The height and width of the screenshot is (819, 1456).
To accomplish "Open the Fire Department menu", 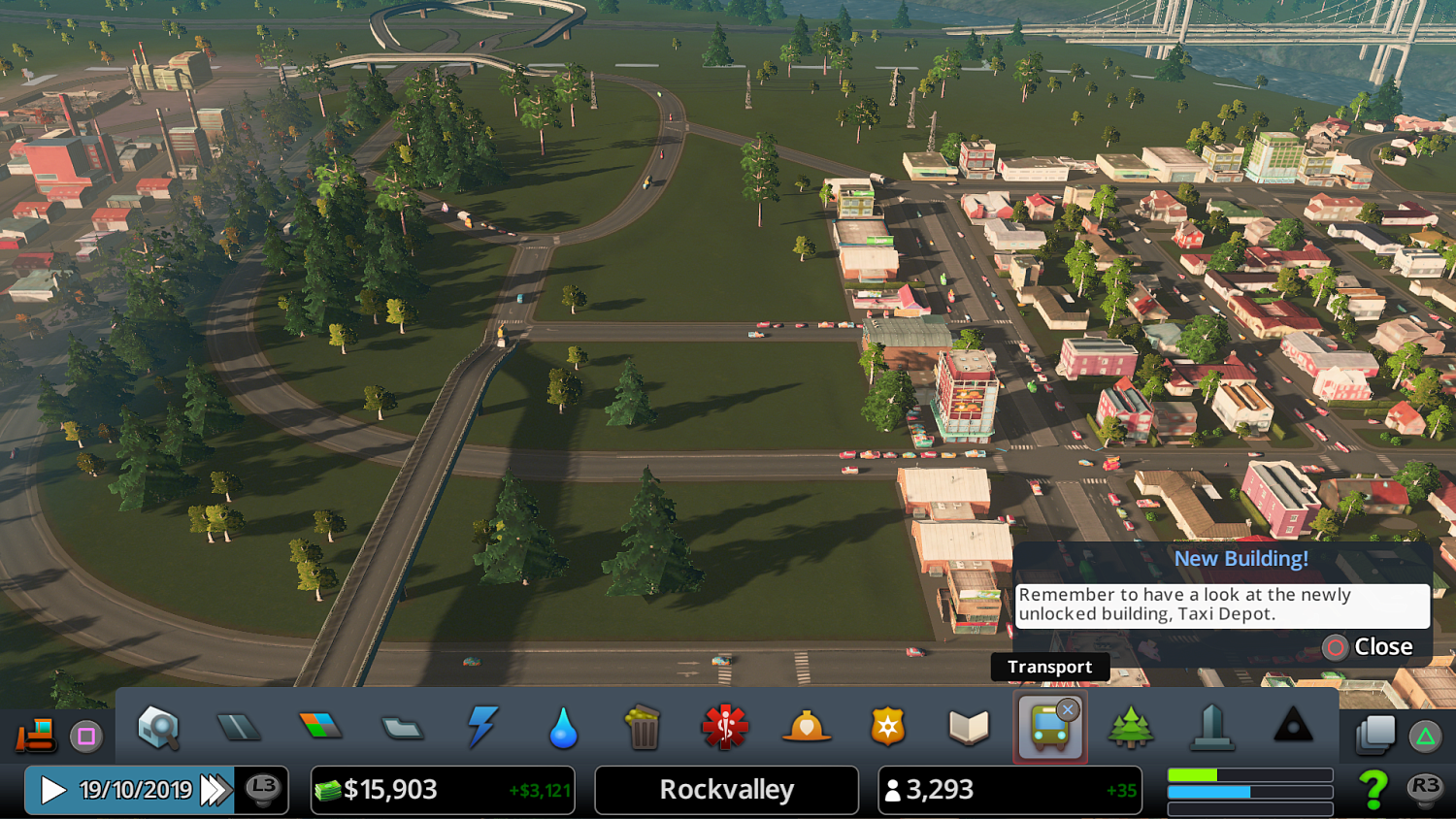I will pyautogui.click(x=806, y=726).
